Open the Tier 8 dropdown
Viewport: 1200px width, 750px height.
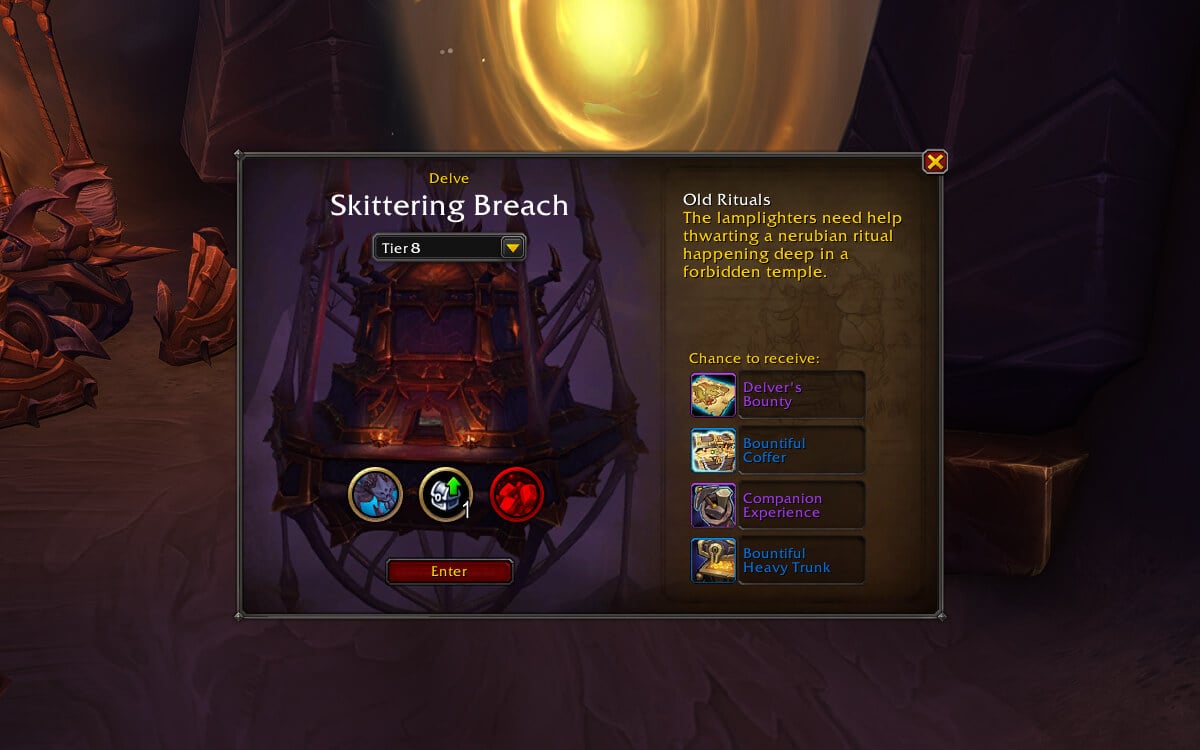click(x=512, y=247)
